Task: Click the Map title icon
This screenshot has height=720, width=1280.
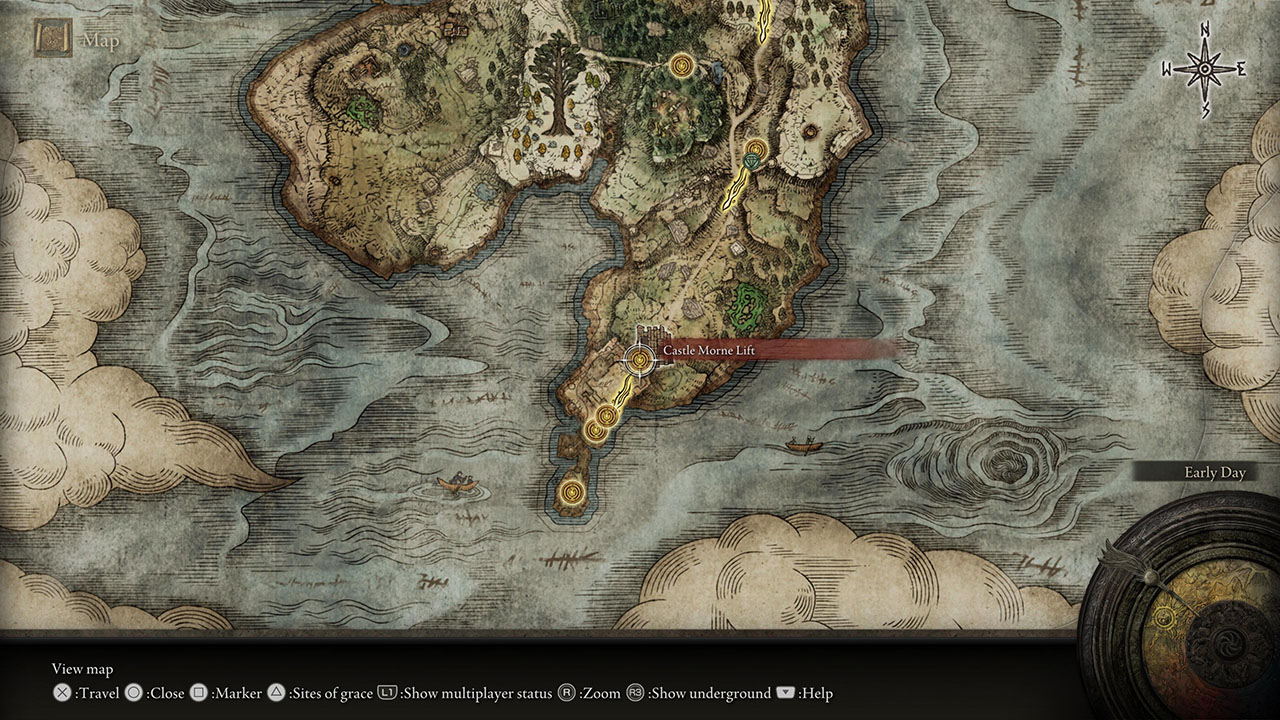Action: coord(51,40)
